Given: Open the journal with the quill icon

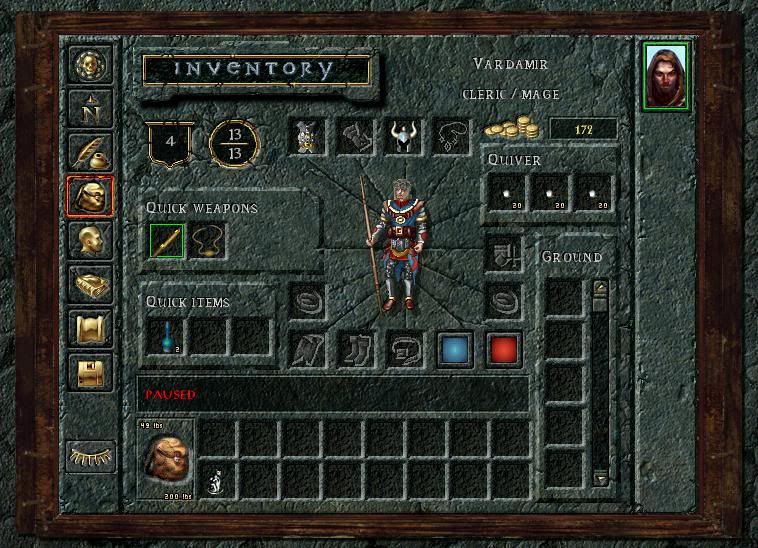Looking at the screenshot, I should tap(90, 151).
